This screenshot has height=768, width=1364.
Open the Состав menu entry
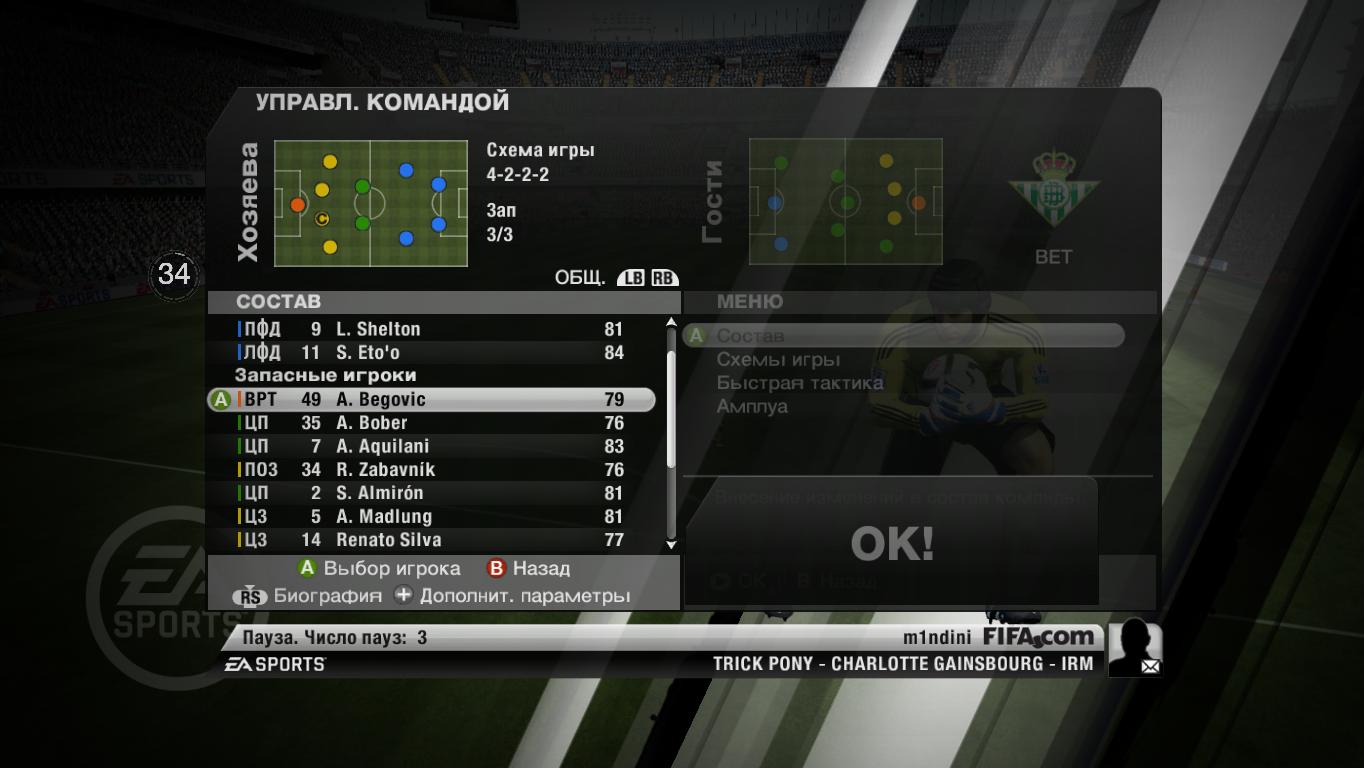(751, 336)
